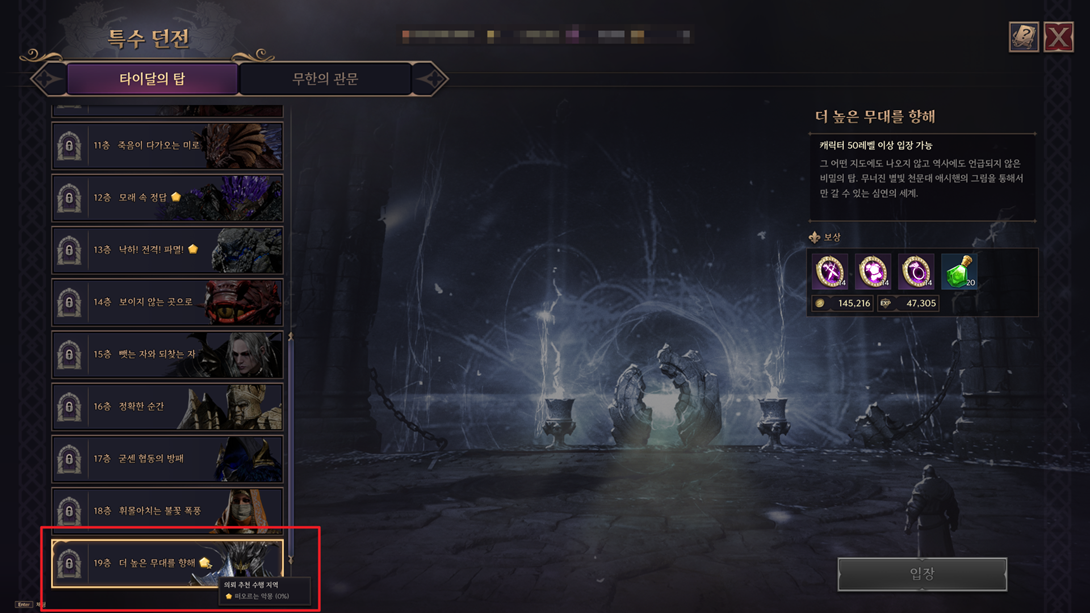Screen dimensions: 1090x613
Task: Choose floor 16층 정확한 순간
Action: click(167, 406)
